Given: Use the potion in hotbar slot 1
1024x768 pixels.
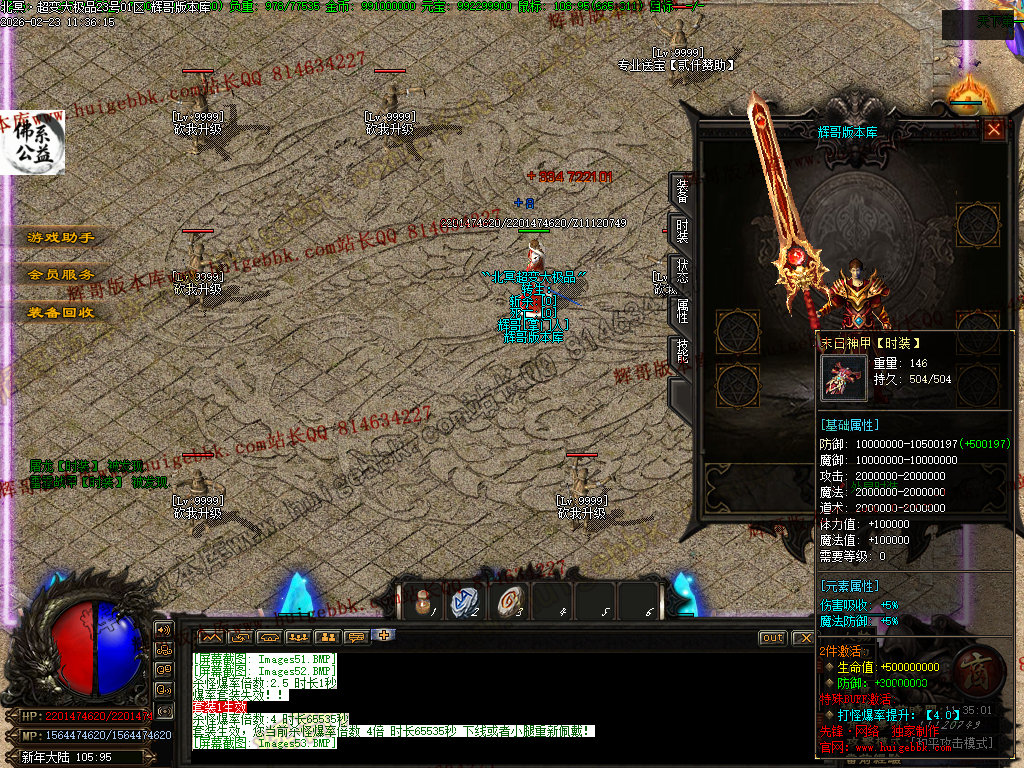Looking at the screenshot, I should 424,602.
